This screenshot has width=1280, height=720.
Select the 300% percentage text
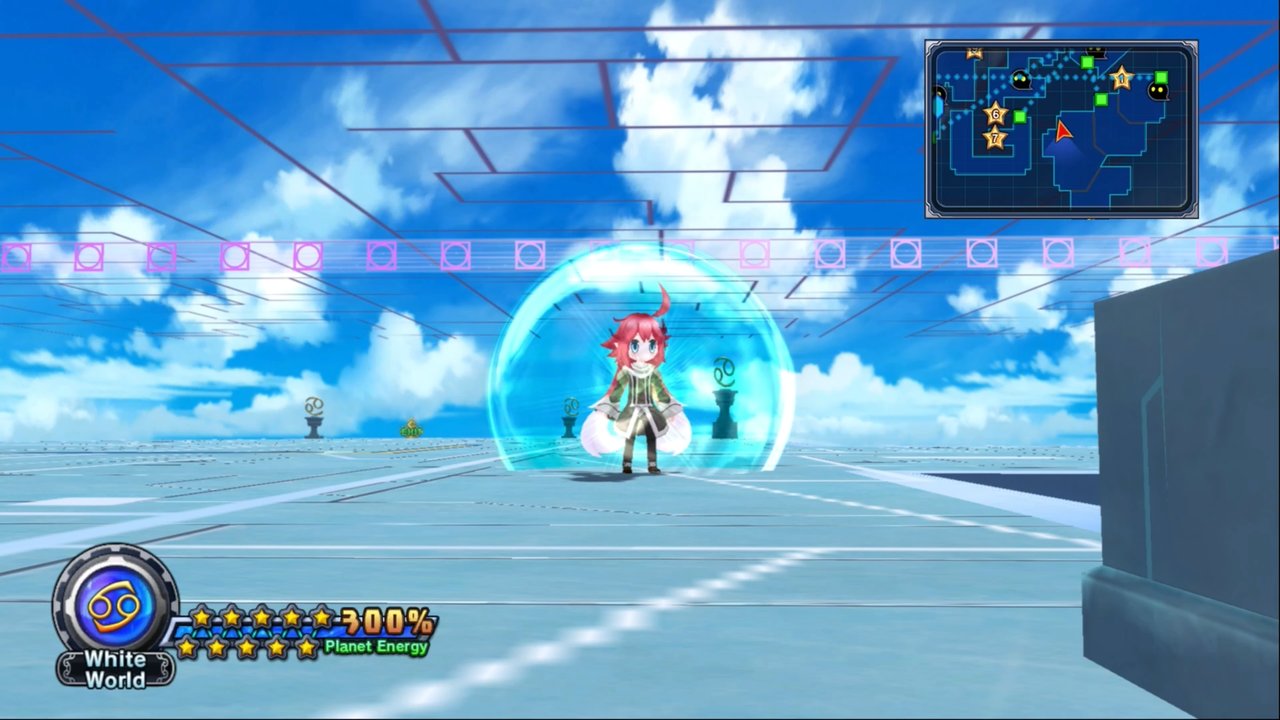click(384, 621)
